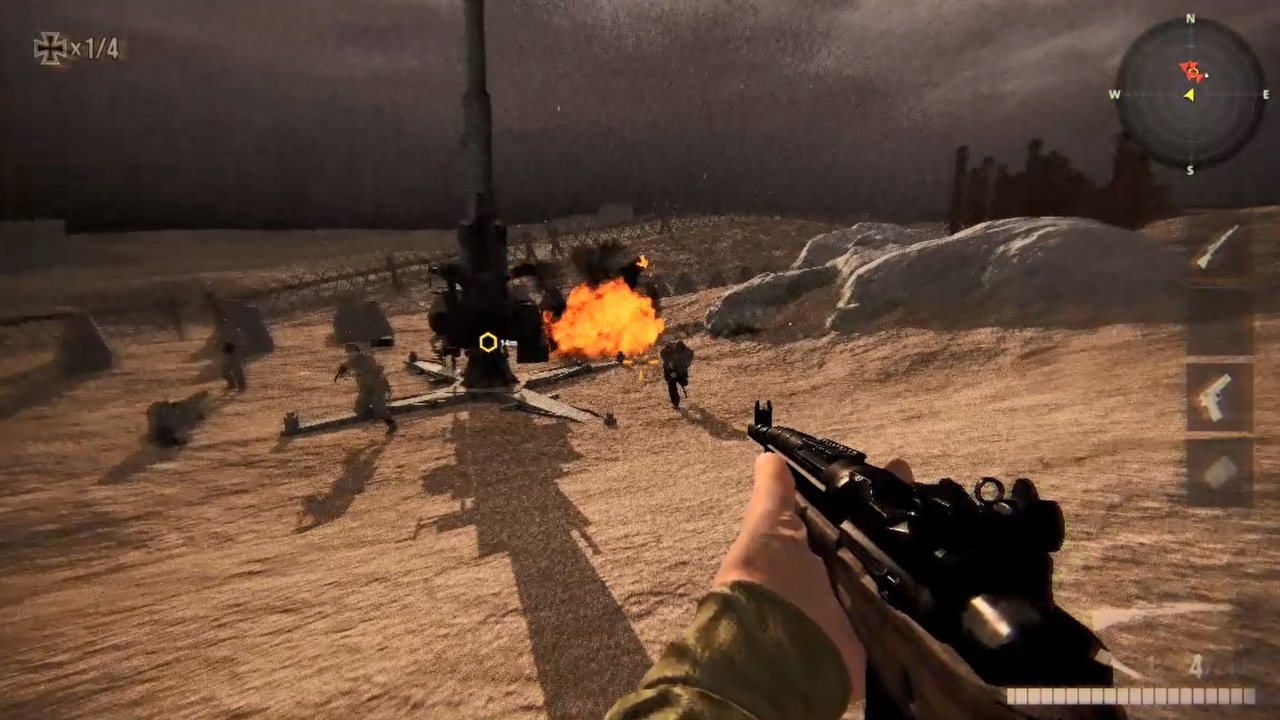Click the red enemy marker on the compass
Image resolution: width=1280 pixels, height=720 pixels.
point(1189,72)
